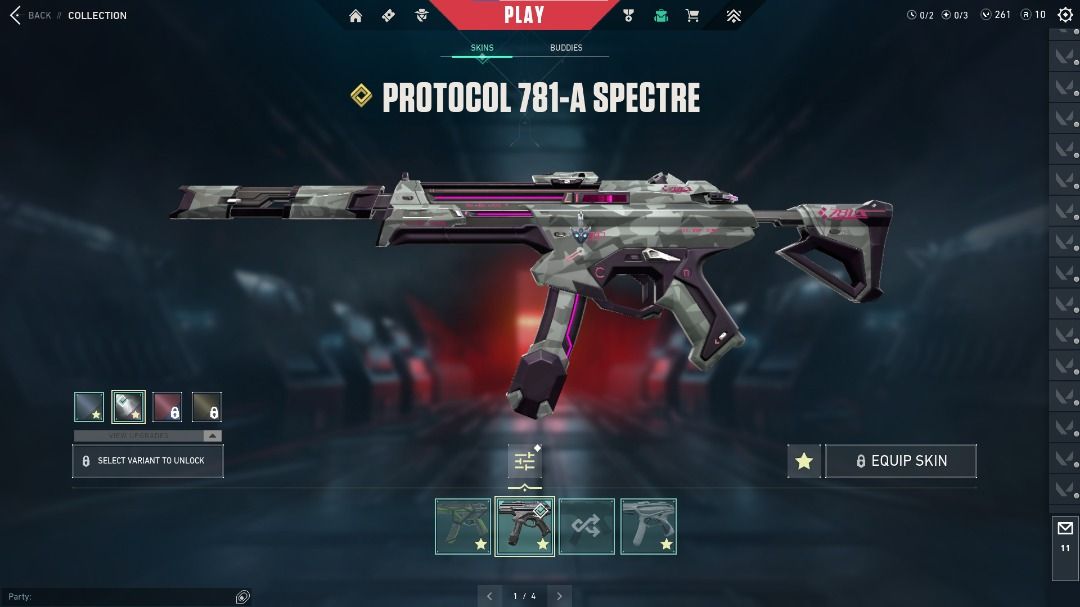Open the skin filter sliders icon

525,461
